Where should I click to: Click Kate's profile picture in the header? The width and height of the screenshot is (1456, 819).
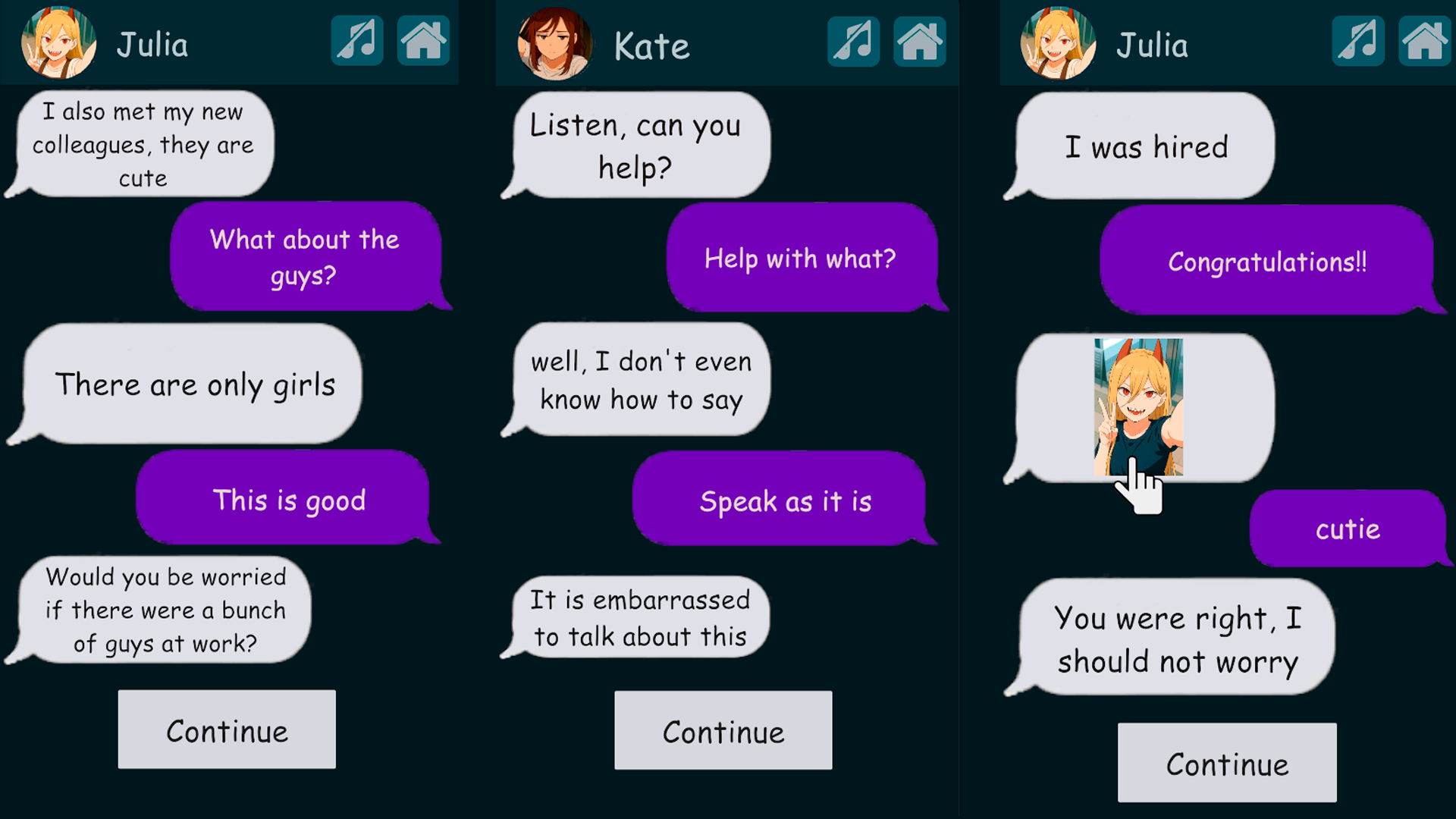tap(555, 44)
